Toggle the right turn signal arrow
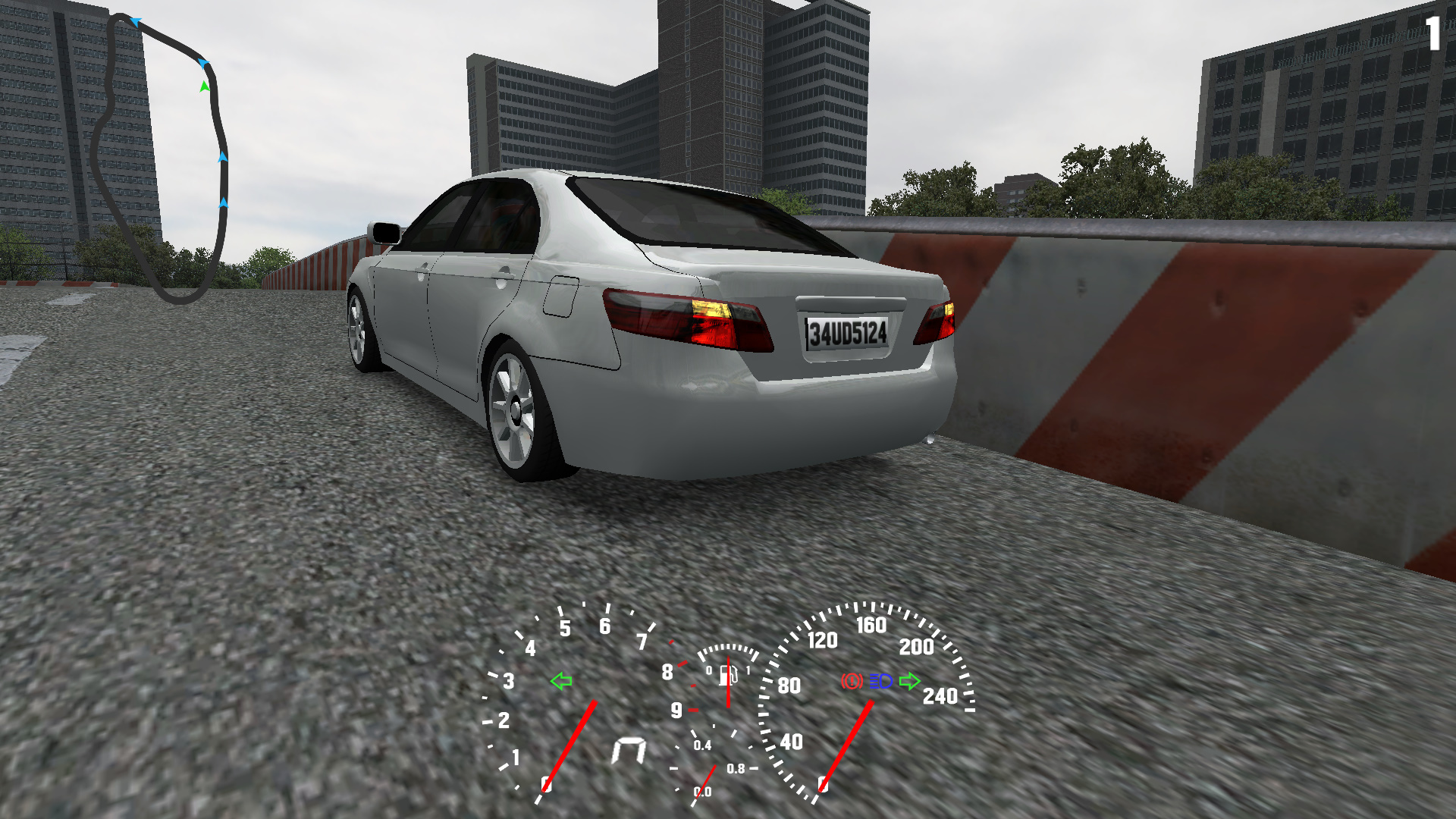Image resolution: width=1456 pixels, height=819 pixels. click(909, 681)
